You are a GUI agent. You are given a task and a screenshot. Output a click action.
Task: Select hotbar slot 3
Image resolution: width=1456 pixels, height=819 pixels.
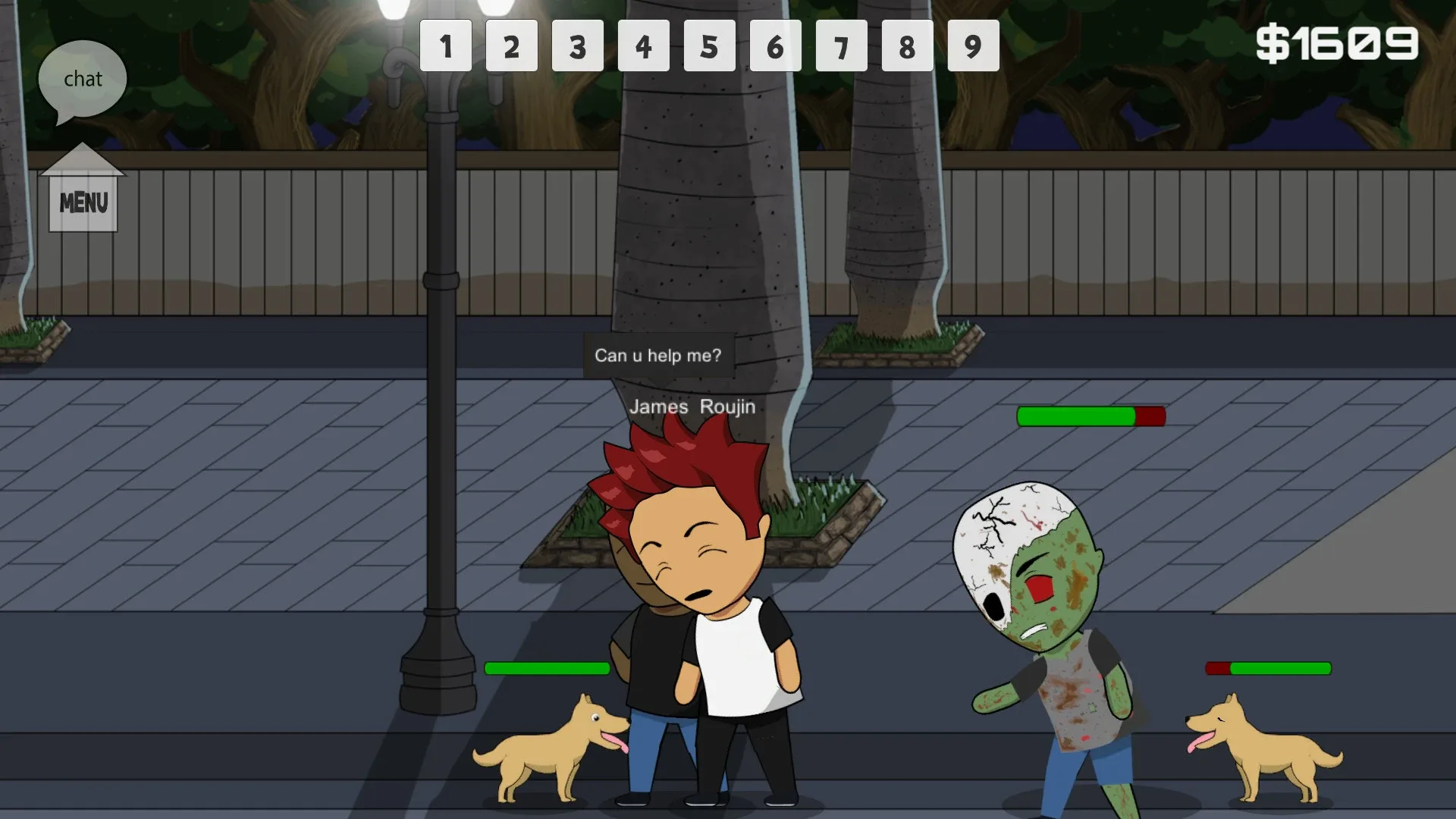pos(578,47)
